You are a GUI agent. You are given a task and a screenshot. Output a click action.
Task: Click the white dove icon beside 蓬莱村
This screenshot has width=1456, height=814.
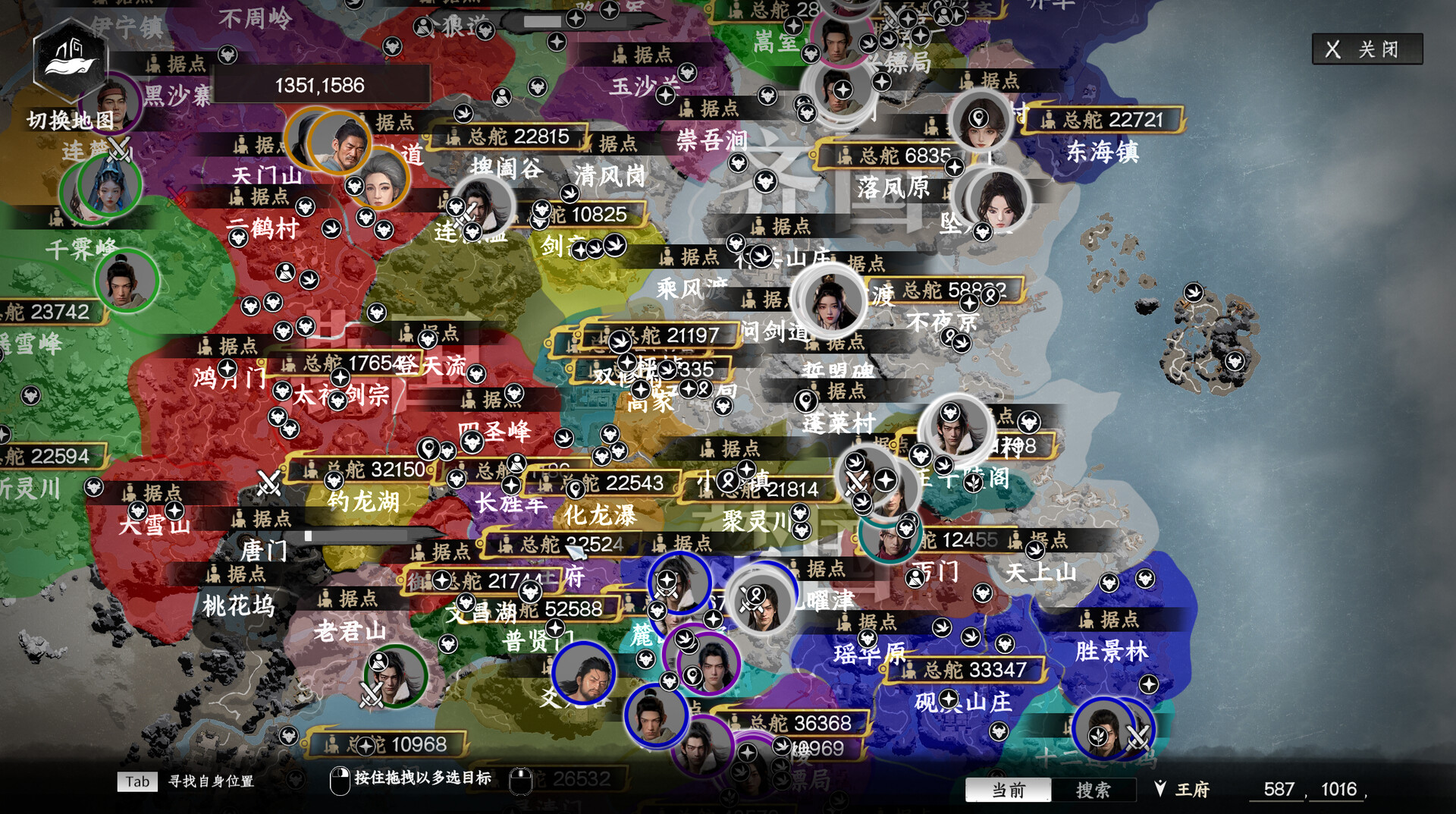(855, 461)
